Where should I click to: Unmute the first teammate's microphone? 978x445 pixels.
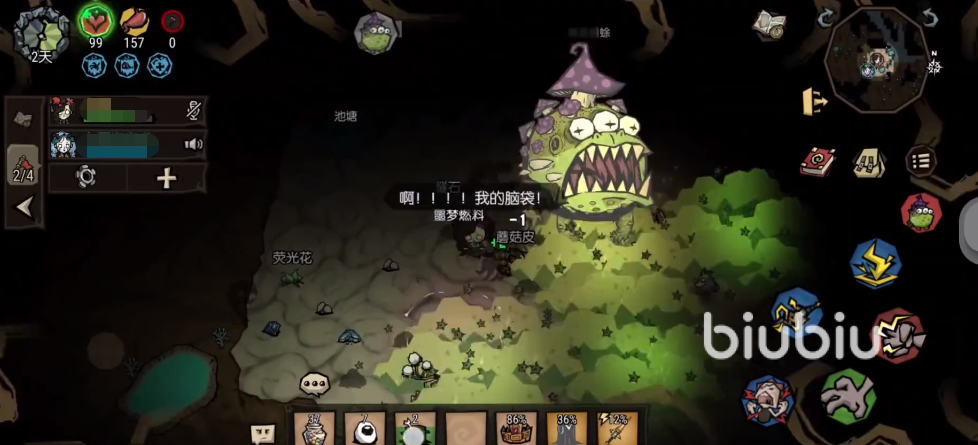[x=194, y=110]
